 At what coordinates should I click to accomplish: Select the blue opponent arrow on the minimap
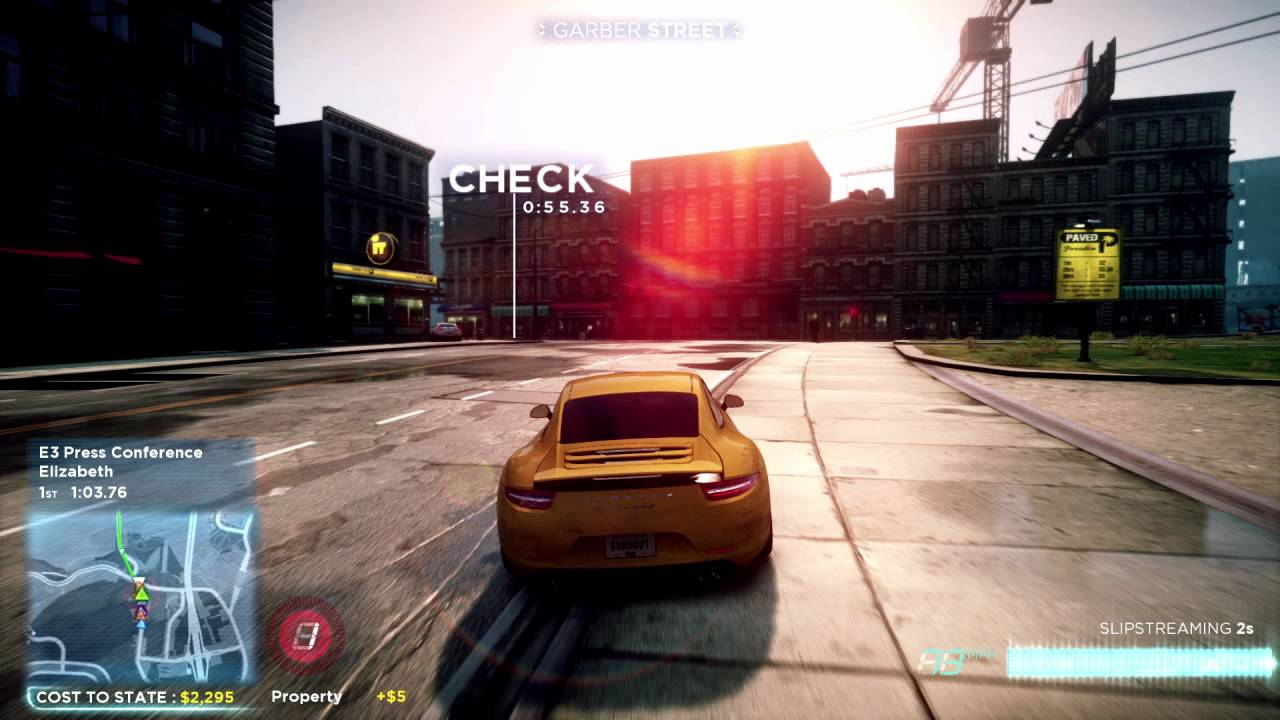(141, 625)
